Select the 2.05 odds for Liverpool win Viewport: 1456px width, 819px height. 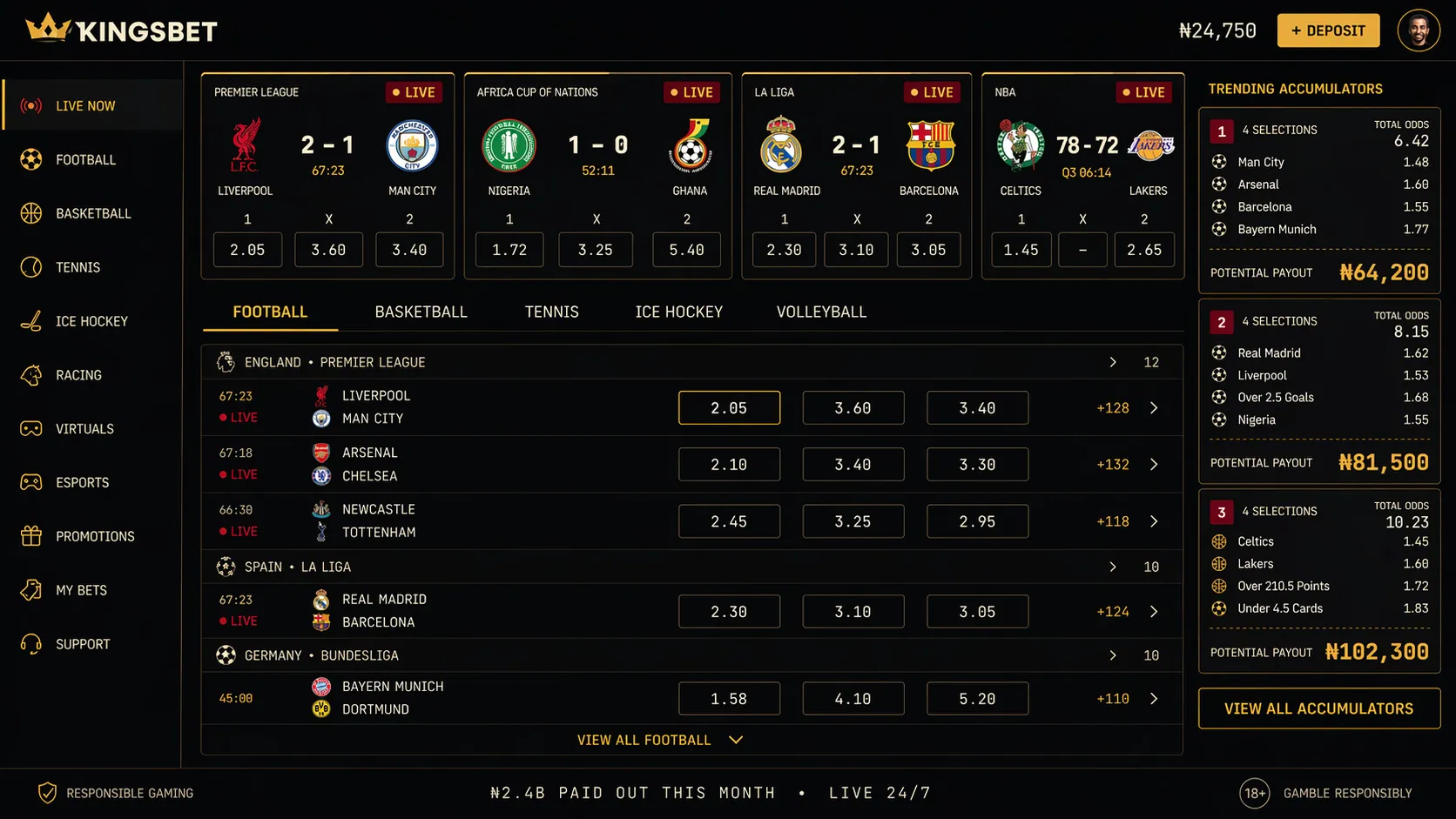pyautogui.click(x=729, y=406)
